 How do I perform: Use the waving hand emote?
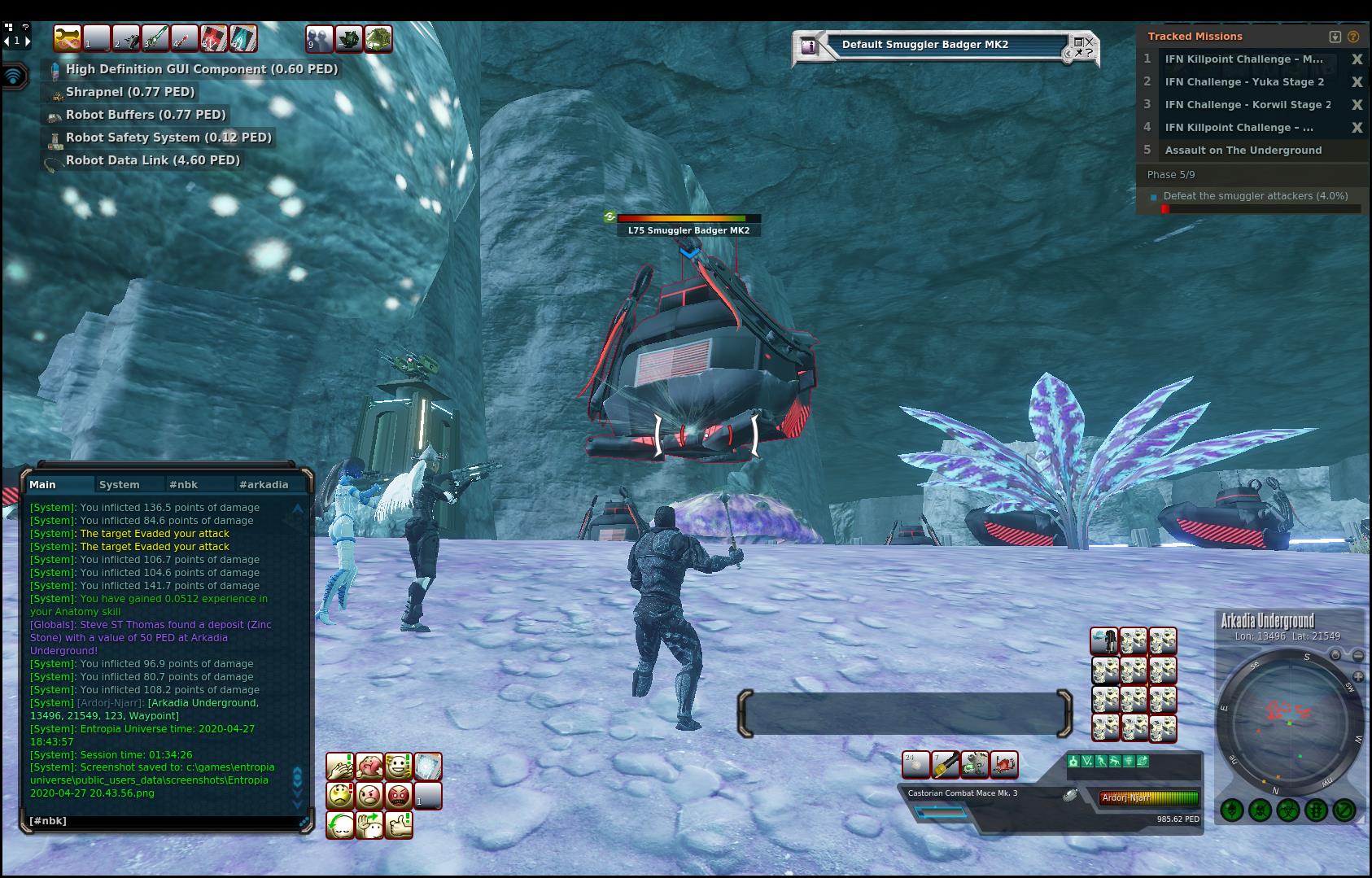(369, 824)
